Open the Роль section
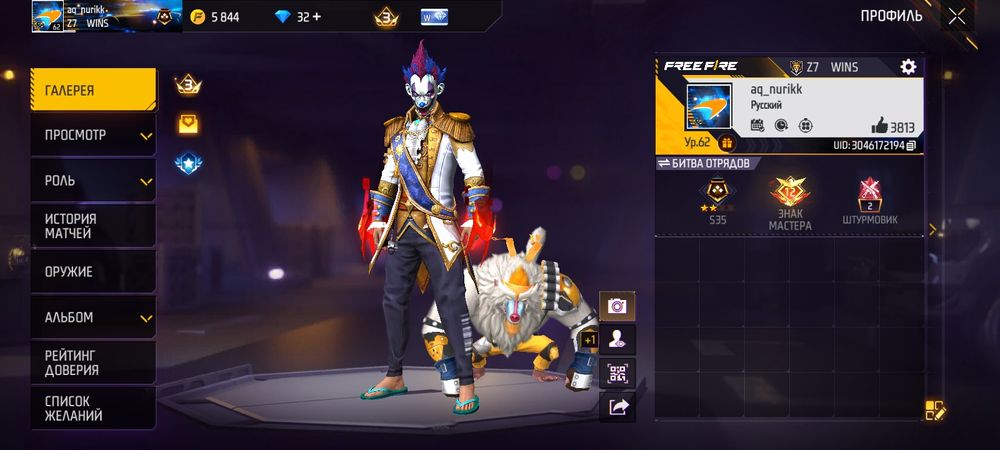The image size is (1000, 450). pos(93,181)
